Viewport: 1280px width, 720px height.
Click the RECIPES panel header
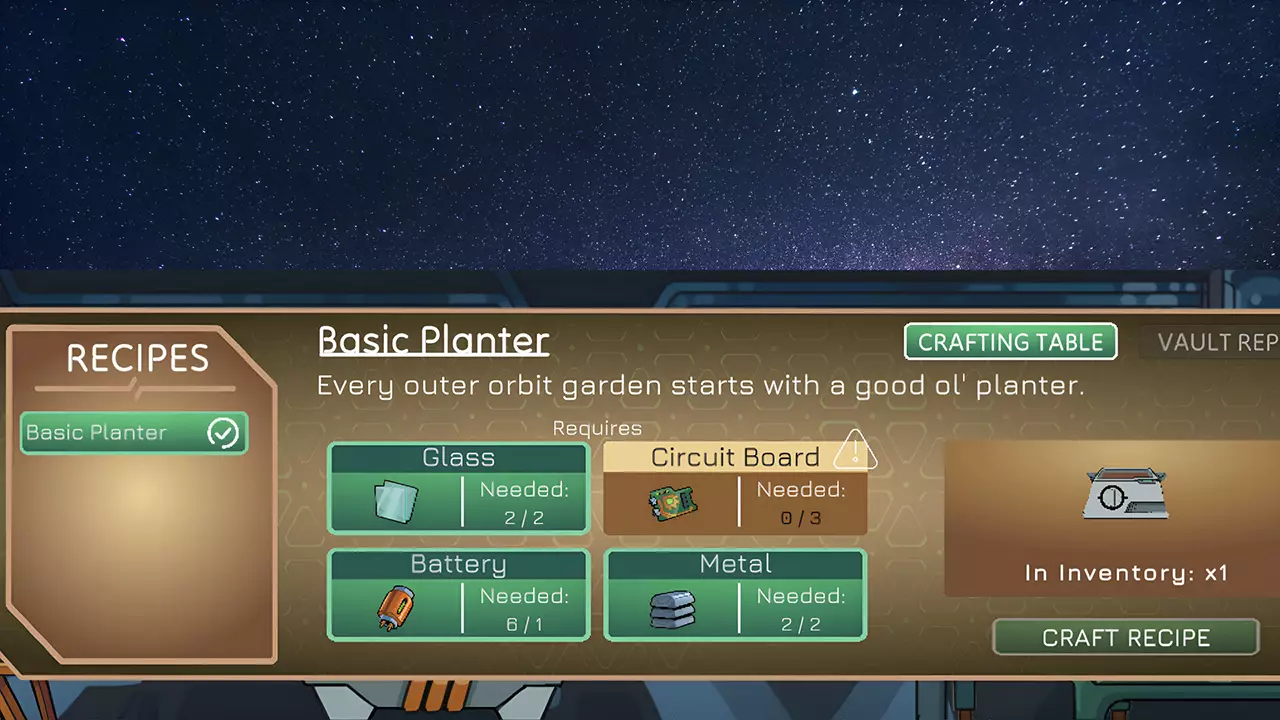[137, 359]
